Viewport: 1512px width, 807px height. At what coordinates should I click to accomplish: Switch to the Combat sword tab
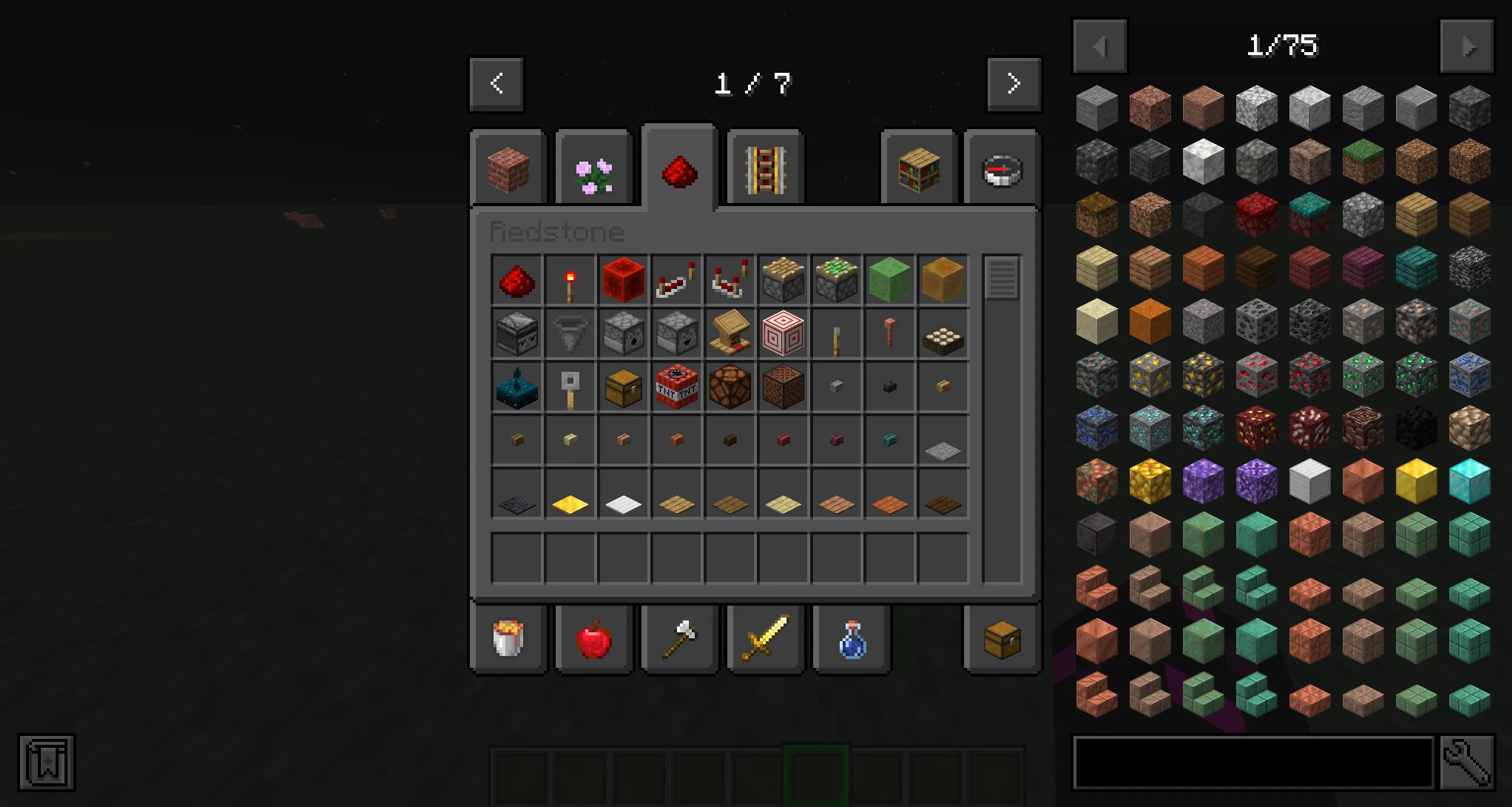pos(764,639)
